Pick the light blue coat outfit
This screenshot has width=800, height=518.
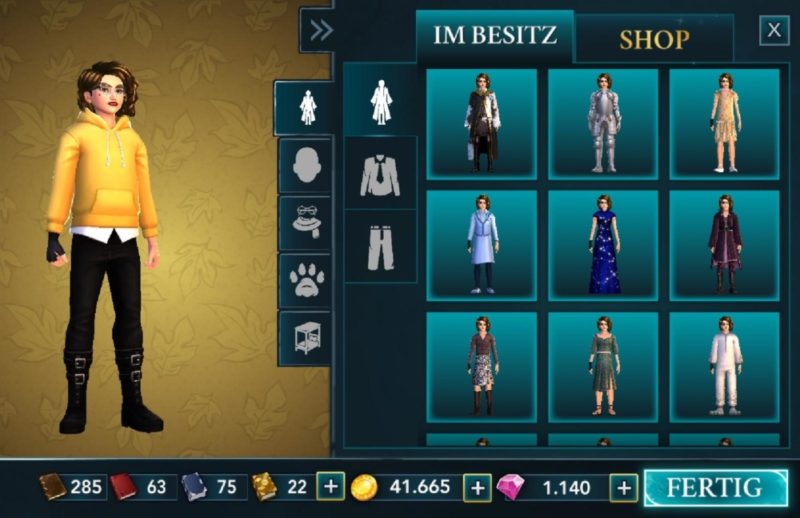point(481,245)
